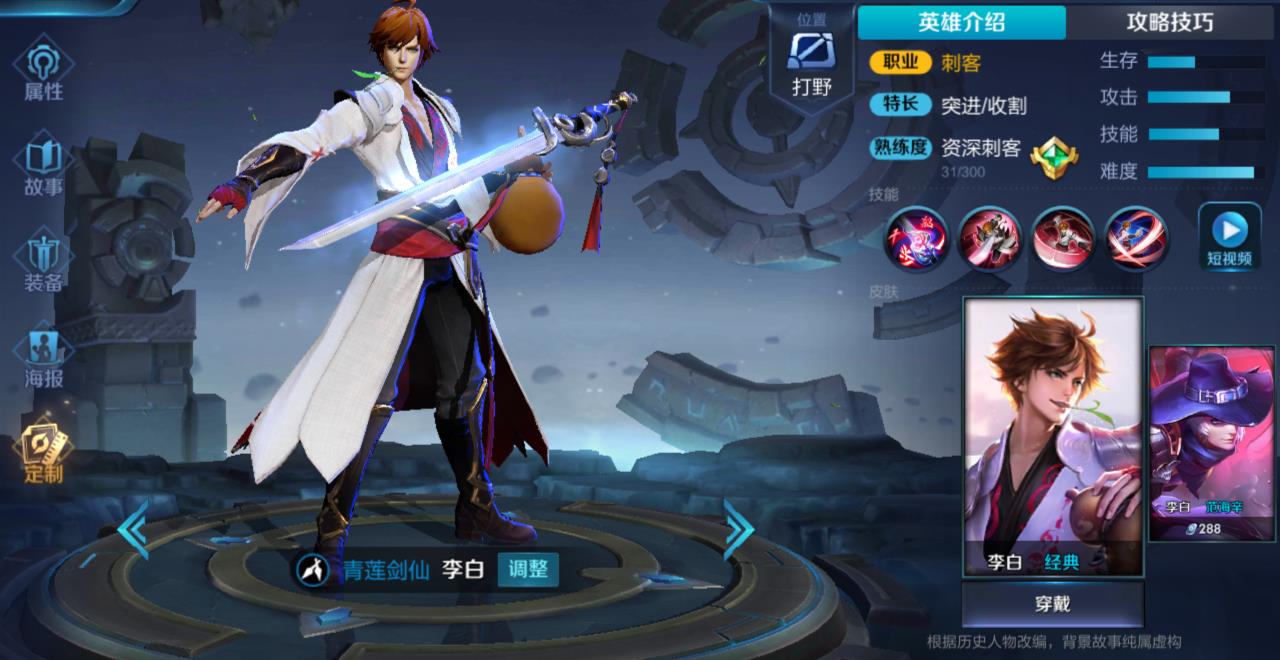View the third skill icon
1280x660 pixels.
[x=1062, y=238]
